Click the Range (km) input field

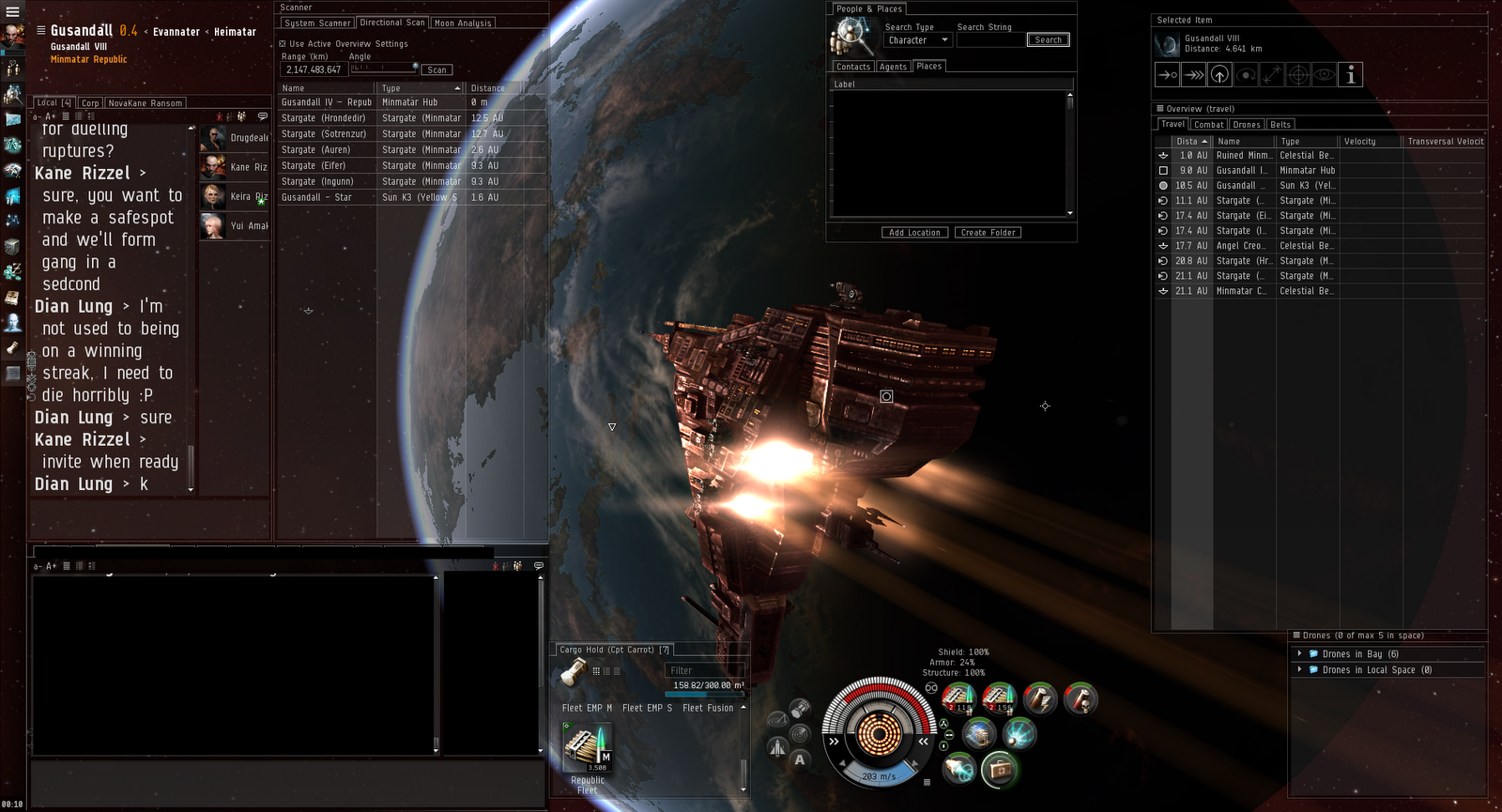pyautogui.click(x=314, y=70)
